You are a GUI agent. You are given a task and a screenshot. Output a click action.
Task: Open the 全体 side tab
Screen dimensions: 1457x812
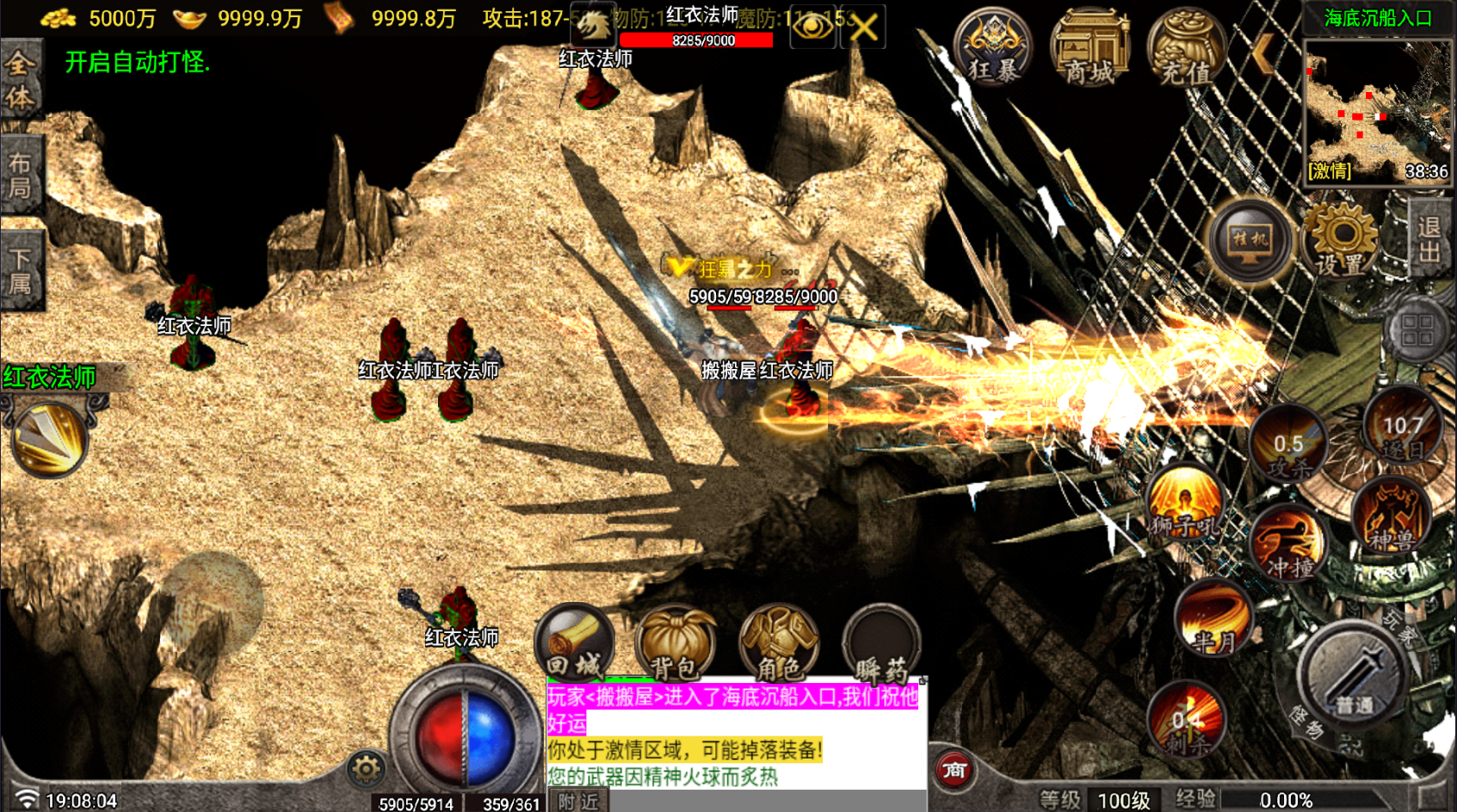tap(20, 79)
